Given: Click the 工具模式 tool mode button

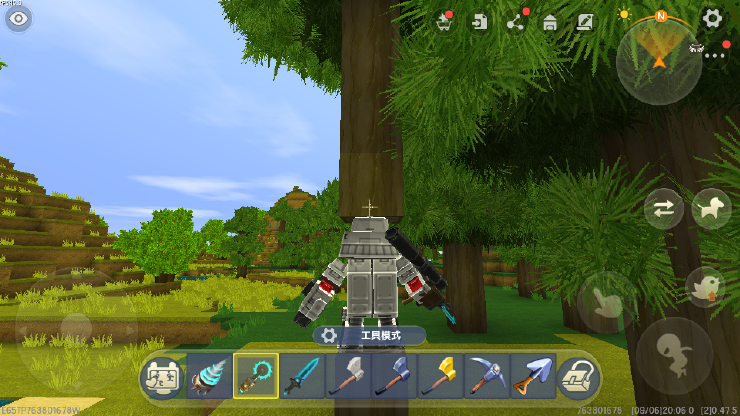Looking at the screenshot, I should (x=370, y=336).
